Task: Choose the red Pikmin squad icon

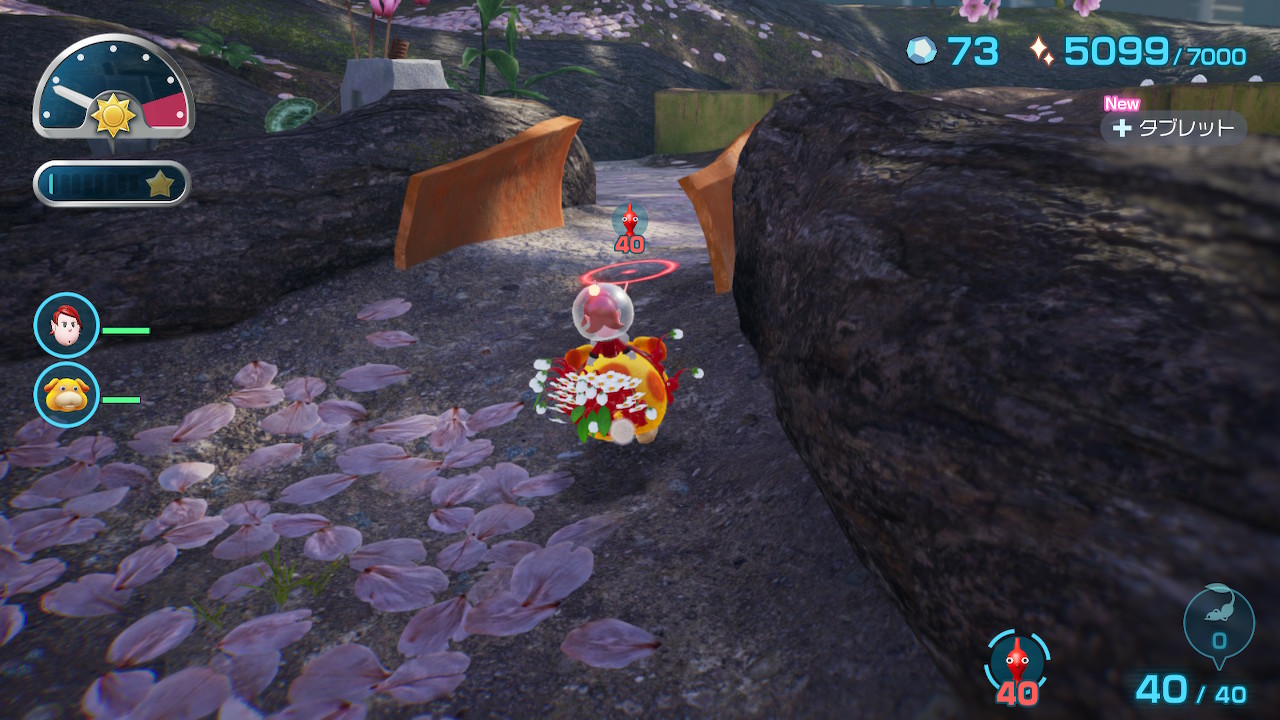Action: tap(1017, 661)
